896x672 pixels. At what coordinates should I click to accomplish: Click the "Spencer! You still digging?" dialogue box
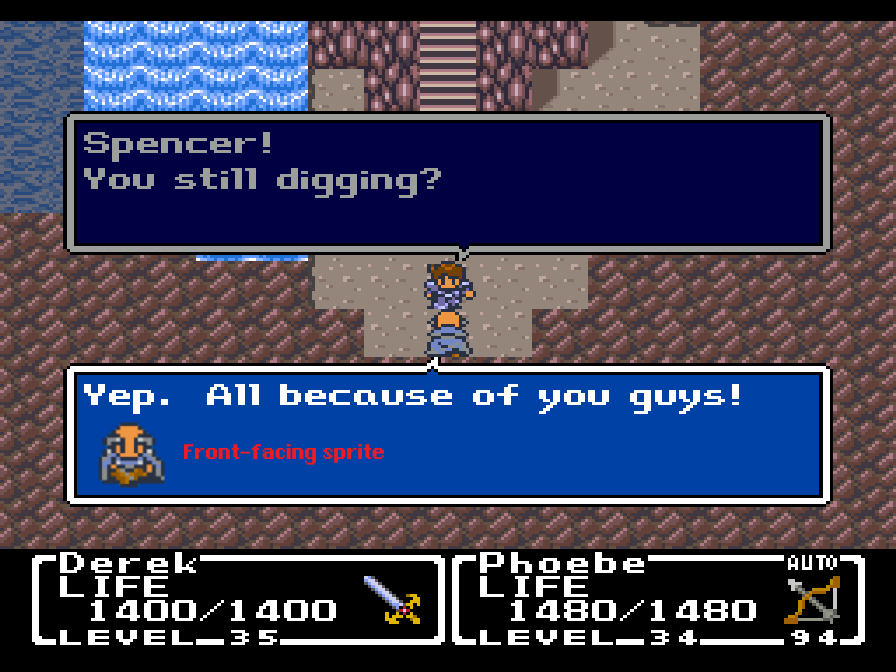(448, 182)
